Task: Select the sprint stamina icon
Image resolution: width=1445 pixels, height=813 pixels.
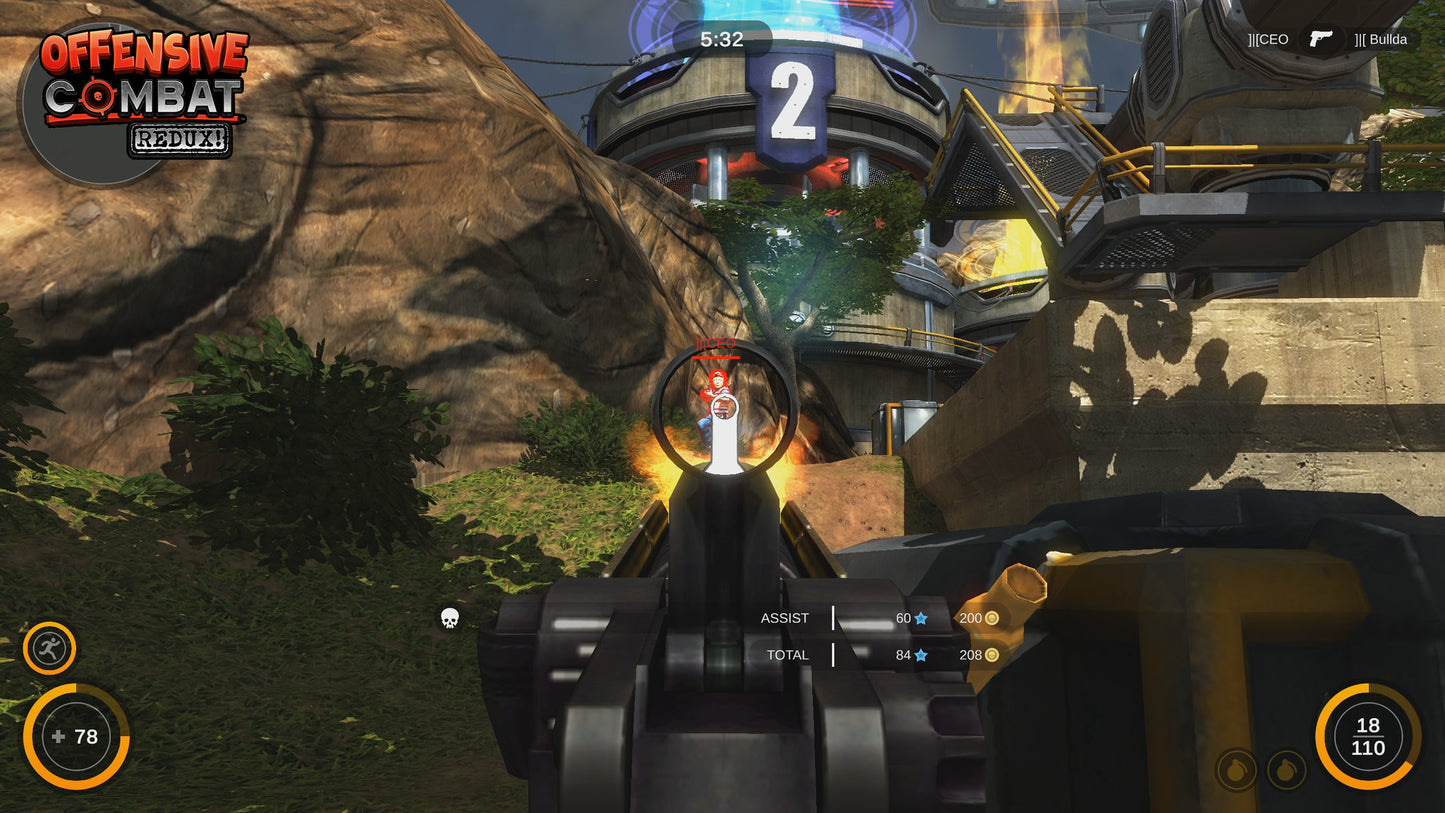Action: (47, 646)
